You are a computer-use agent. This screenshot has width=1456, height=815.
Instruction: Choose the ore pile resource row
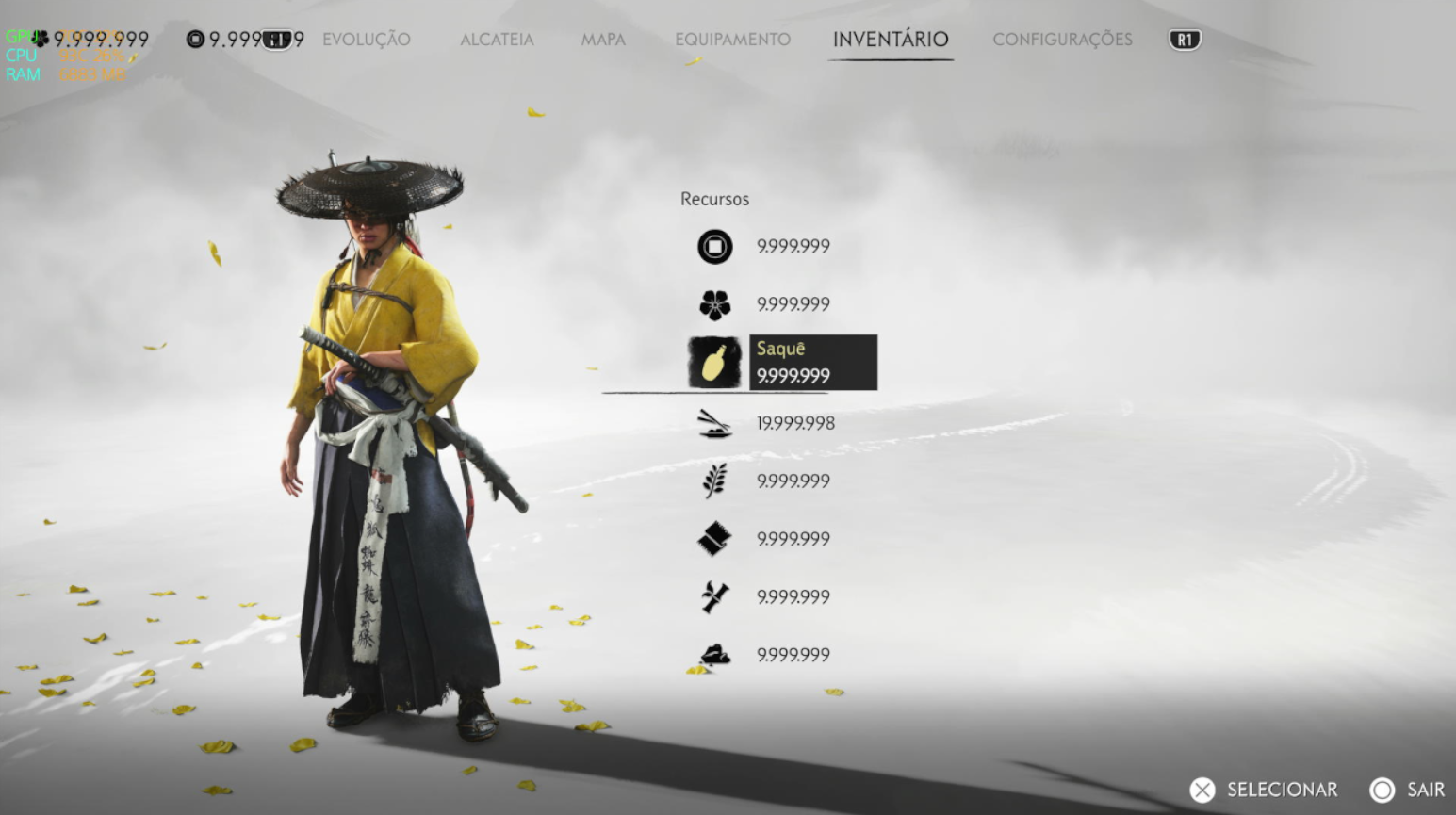coord(763,655)
